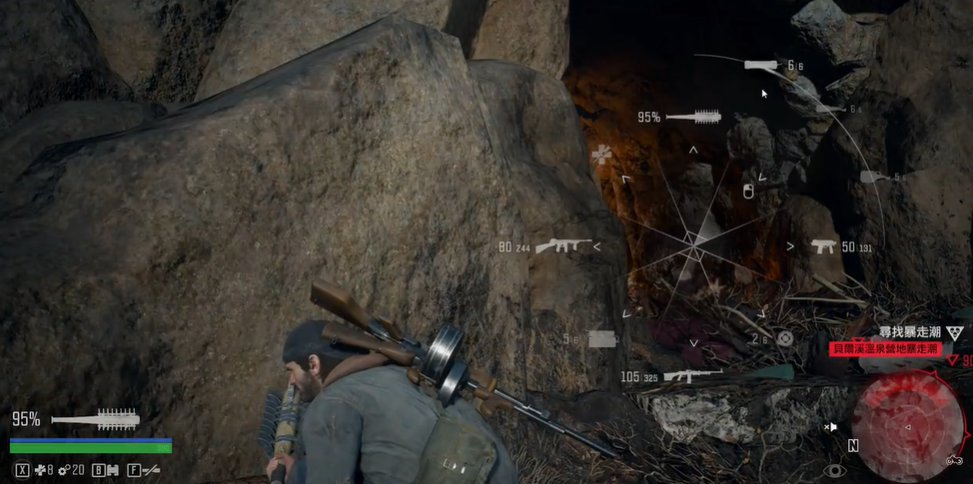
Task: Click the noise speaker indicator
Action: tap(830, 427)
